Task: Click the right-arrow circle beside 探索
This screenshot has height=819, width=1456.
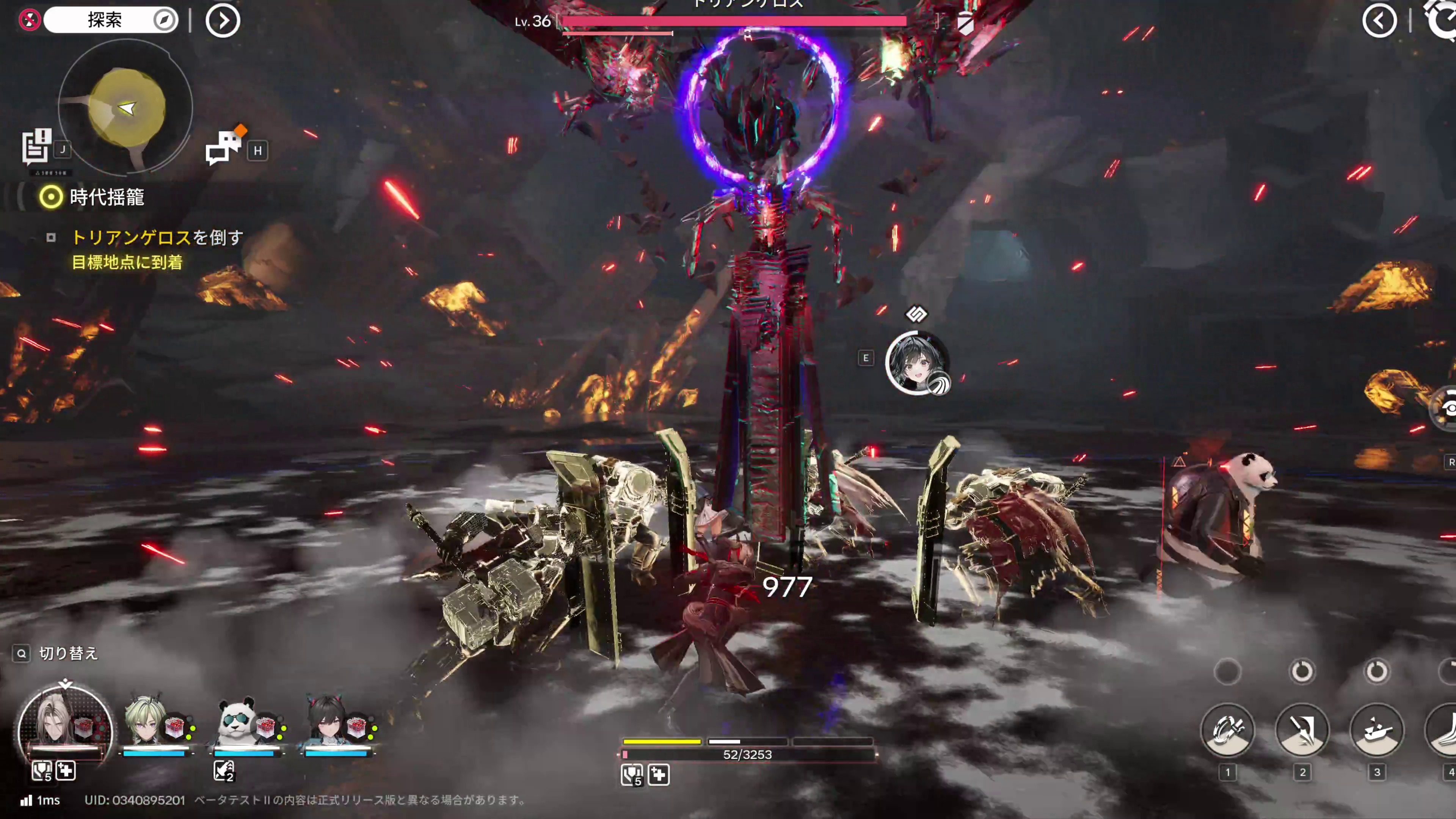Action: pos(223,21)
